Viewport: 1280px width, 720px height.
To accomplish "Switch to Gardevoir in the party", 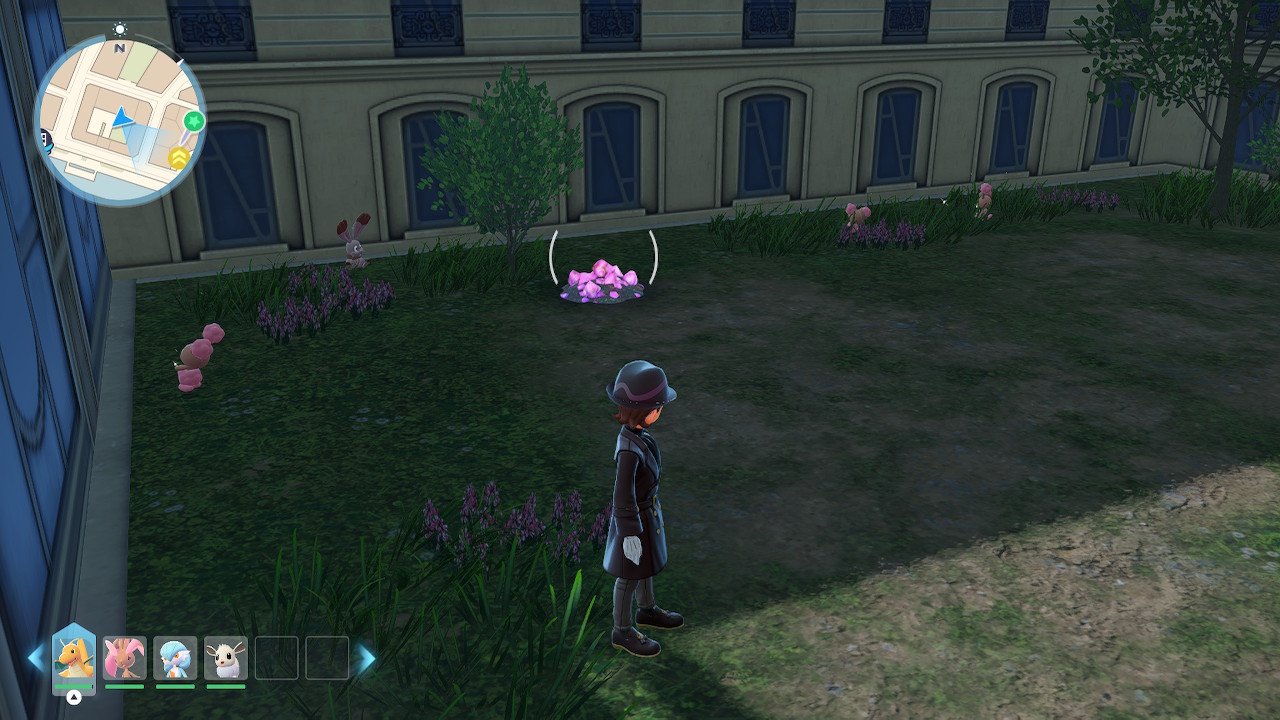I will [x=176, y=658].
